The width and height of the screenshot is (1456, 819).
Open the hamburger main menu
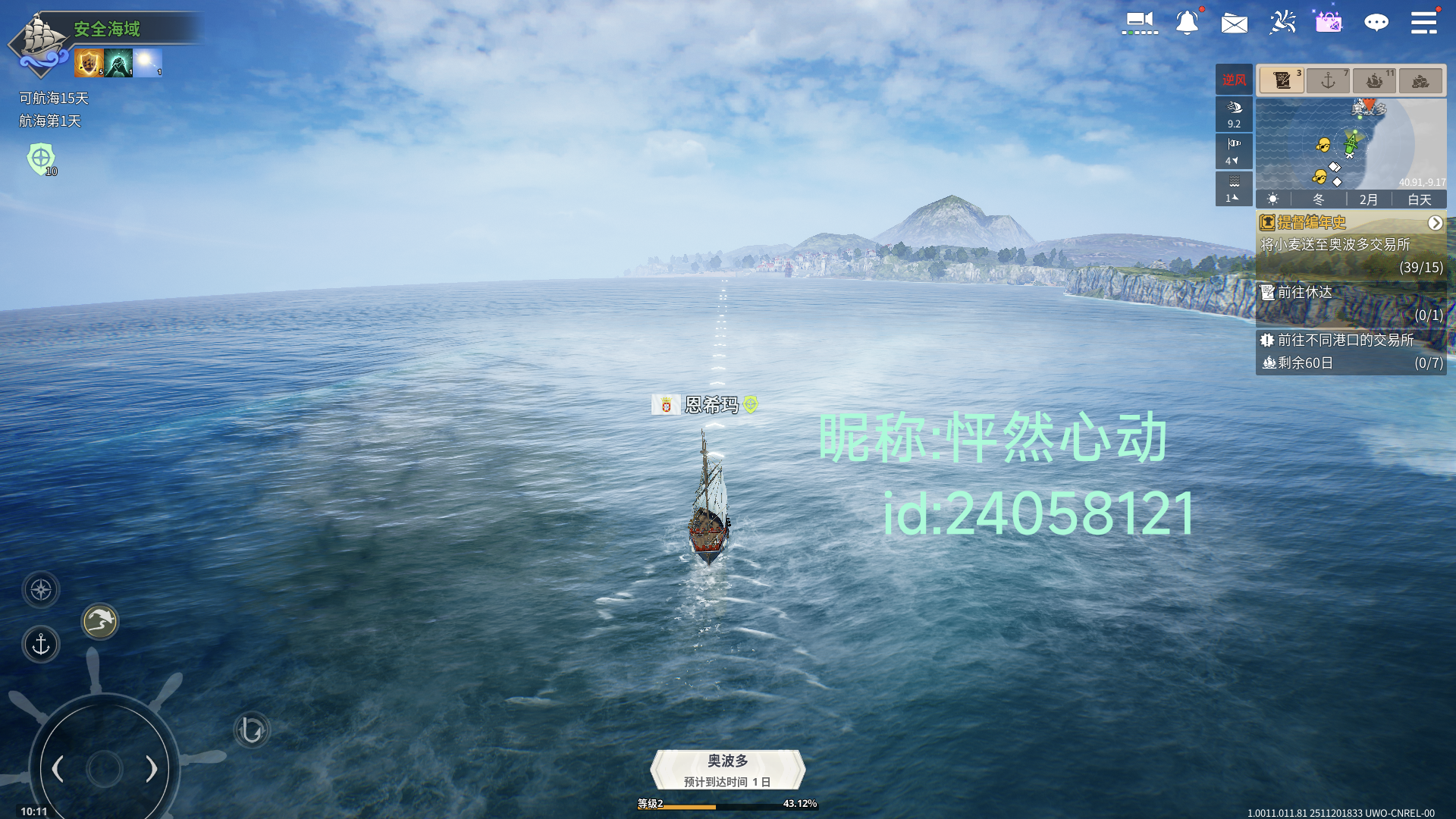tap(1424, 23)
